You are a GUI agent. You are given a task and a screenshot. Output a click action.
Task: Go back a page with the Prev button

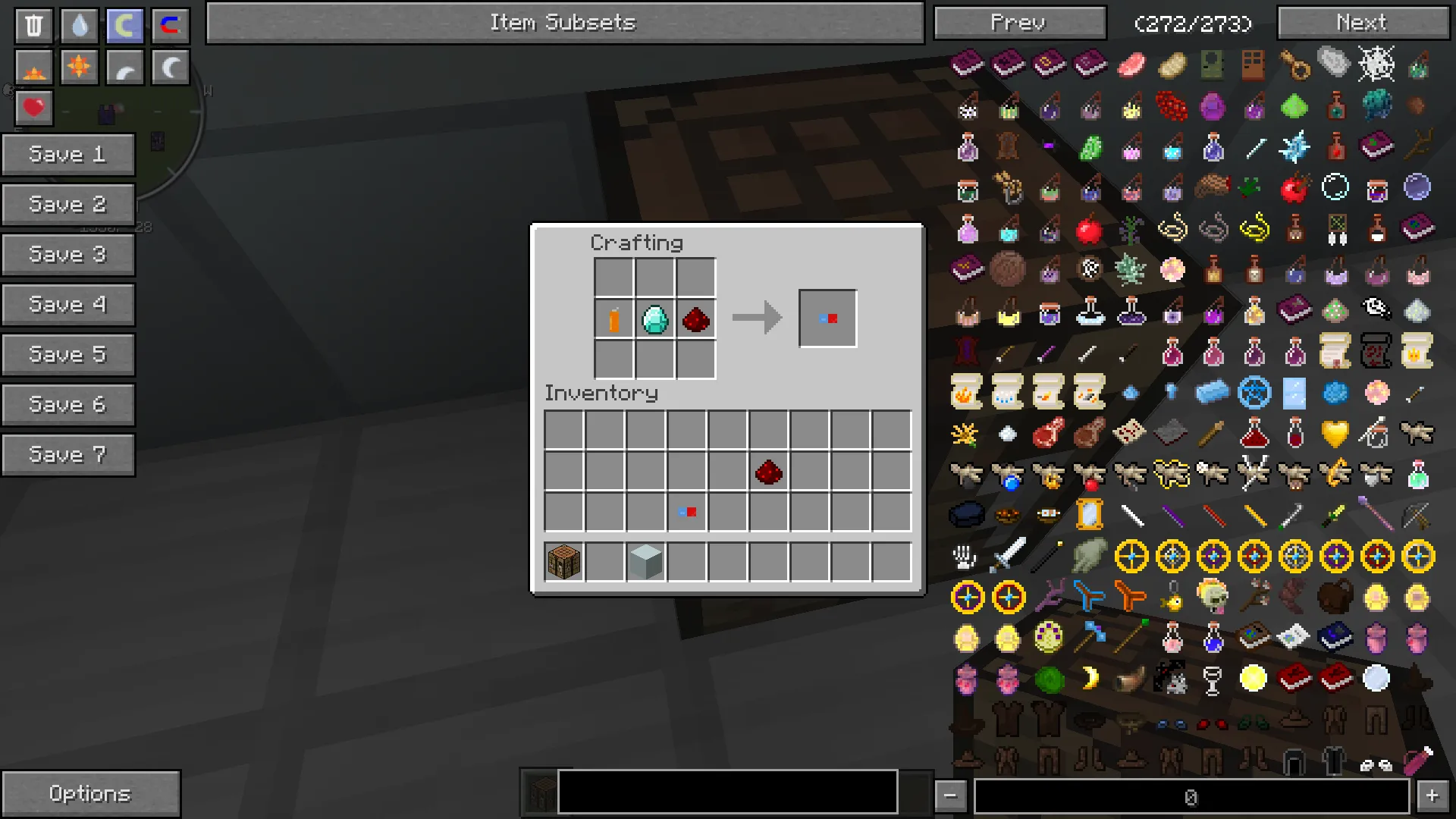(1019, 22)
